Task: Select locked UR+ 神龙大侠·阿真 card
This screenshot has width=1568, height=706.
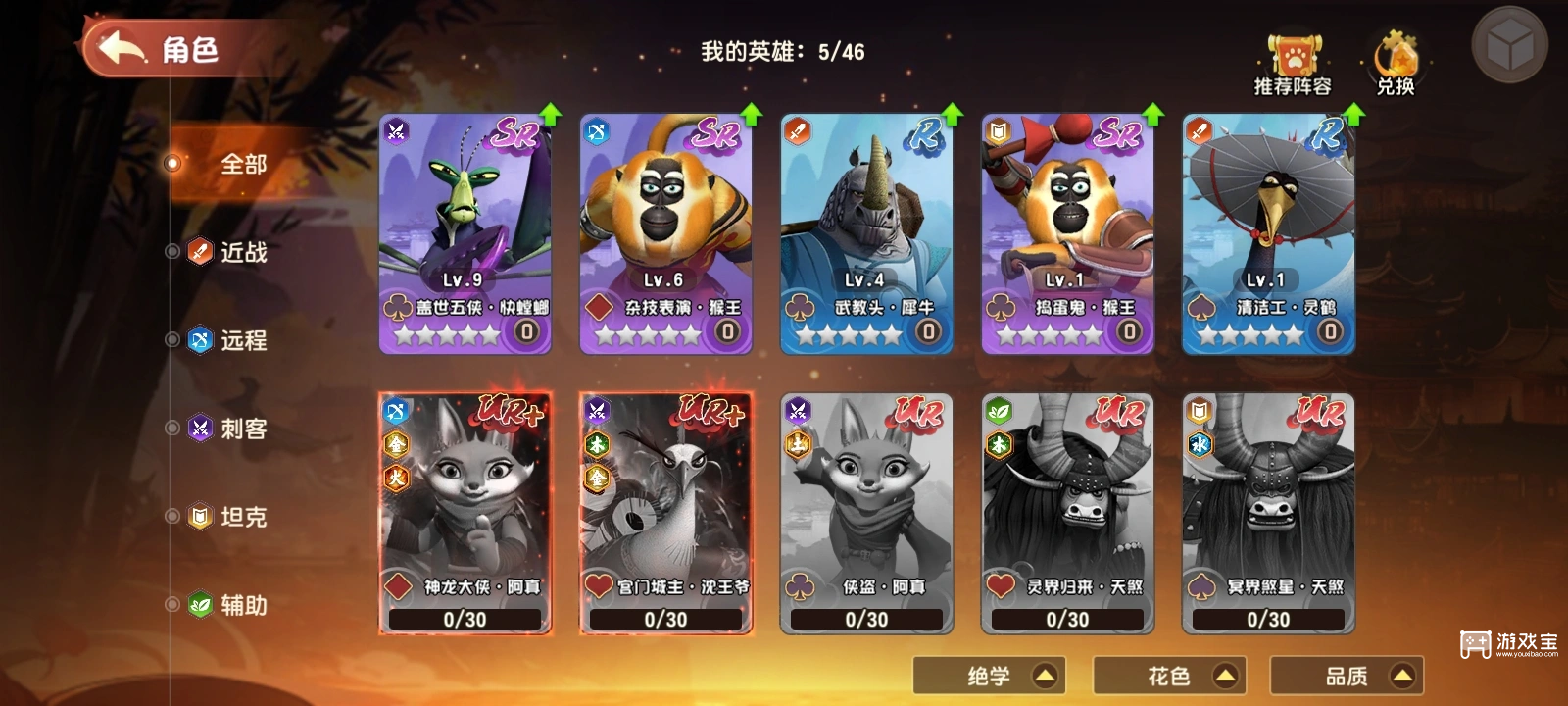Action: 465,513
